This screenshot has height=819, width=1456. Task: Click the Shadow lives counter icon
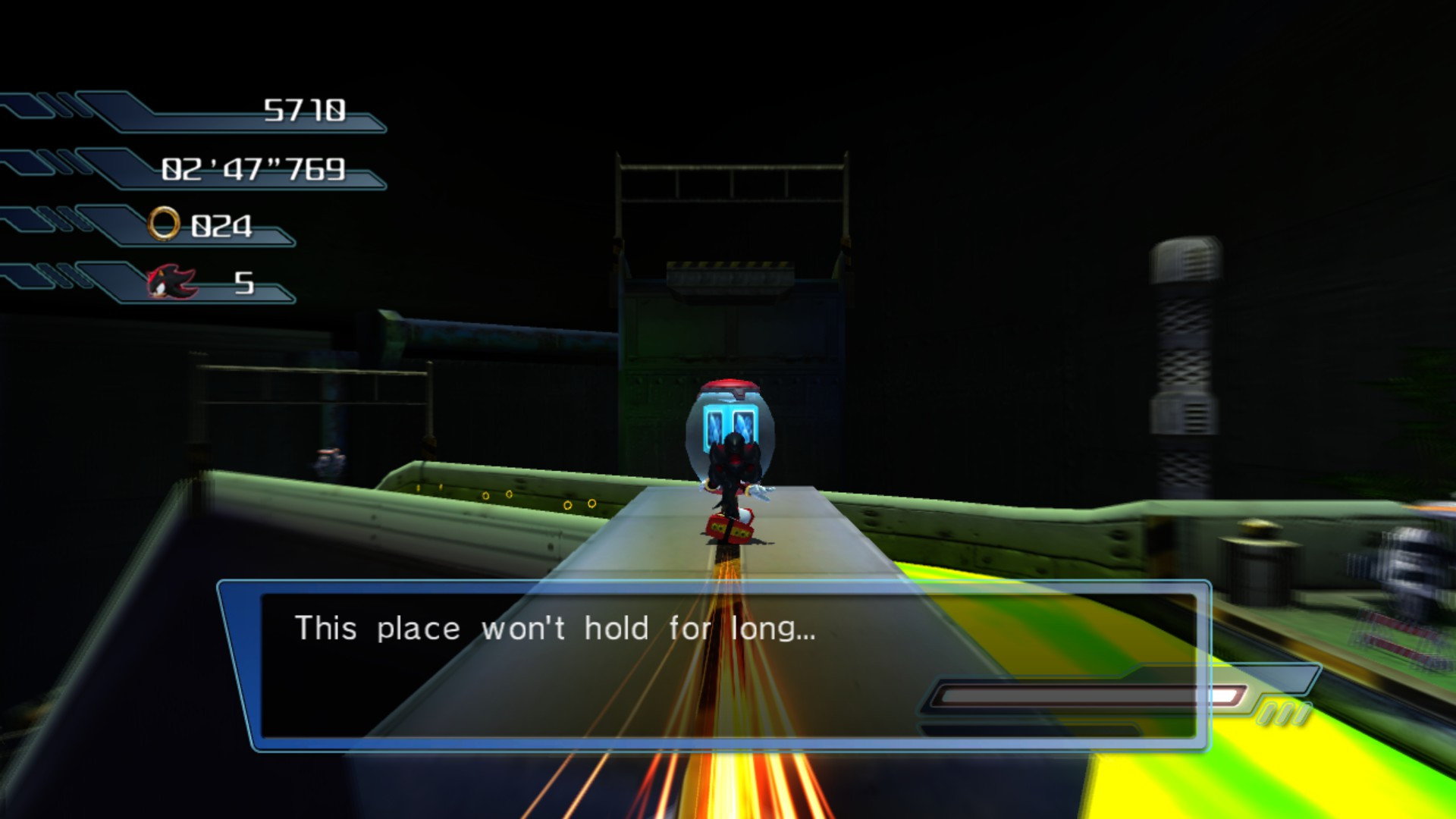point(173,282)
